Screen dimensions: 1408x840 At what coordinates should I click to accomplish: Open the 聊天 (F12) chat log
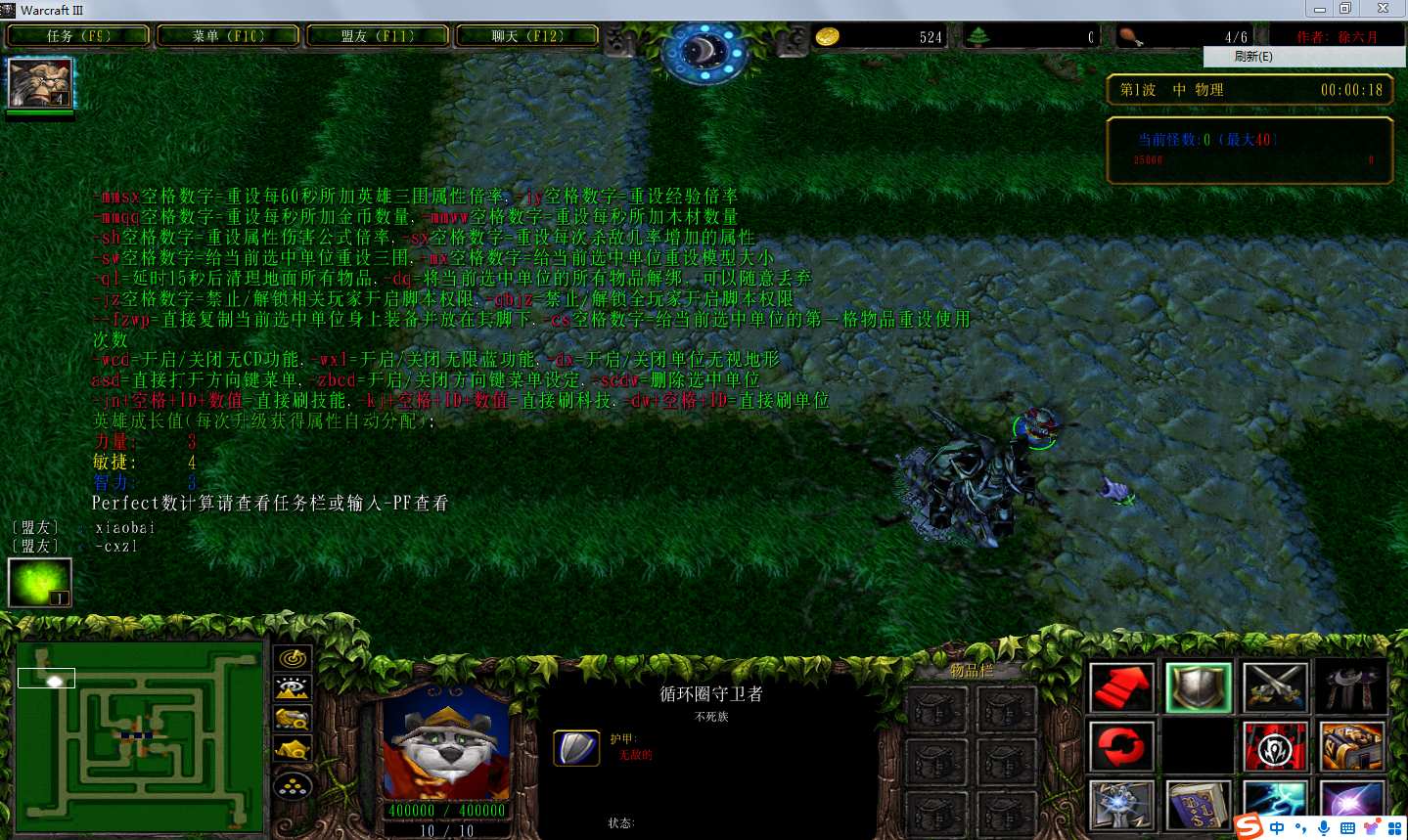[x=527, y=36]
